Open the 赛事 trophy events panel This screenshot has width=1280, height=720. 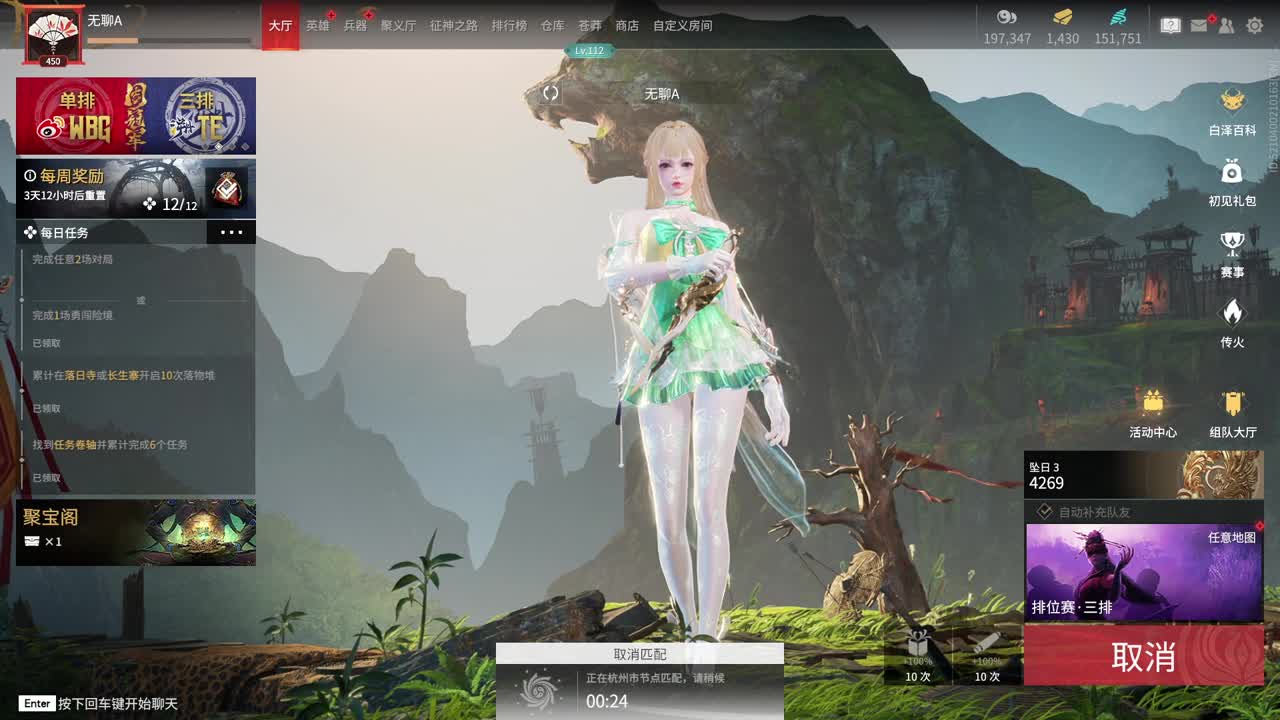click(x=1231, y=247)
